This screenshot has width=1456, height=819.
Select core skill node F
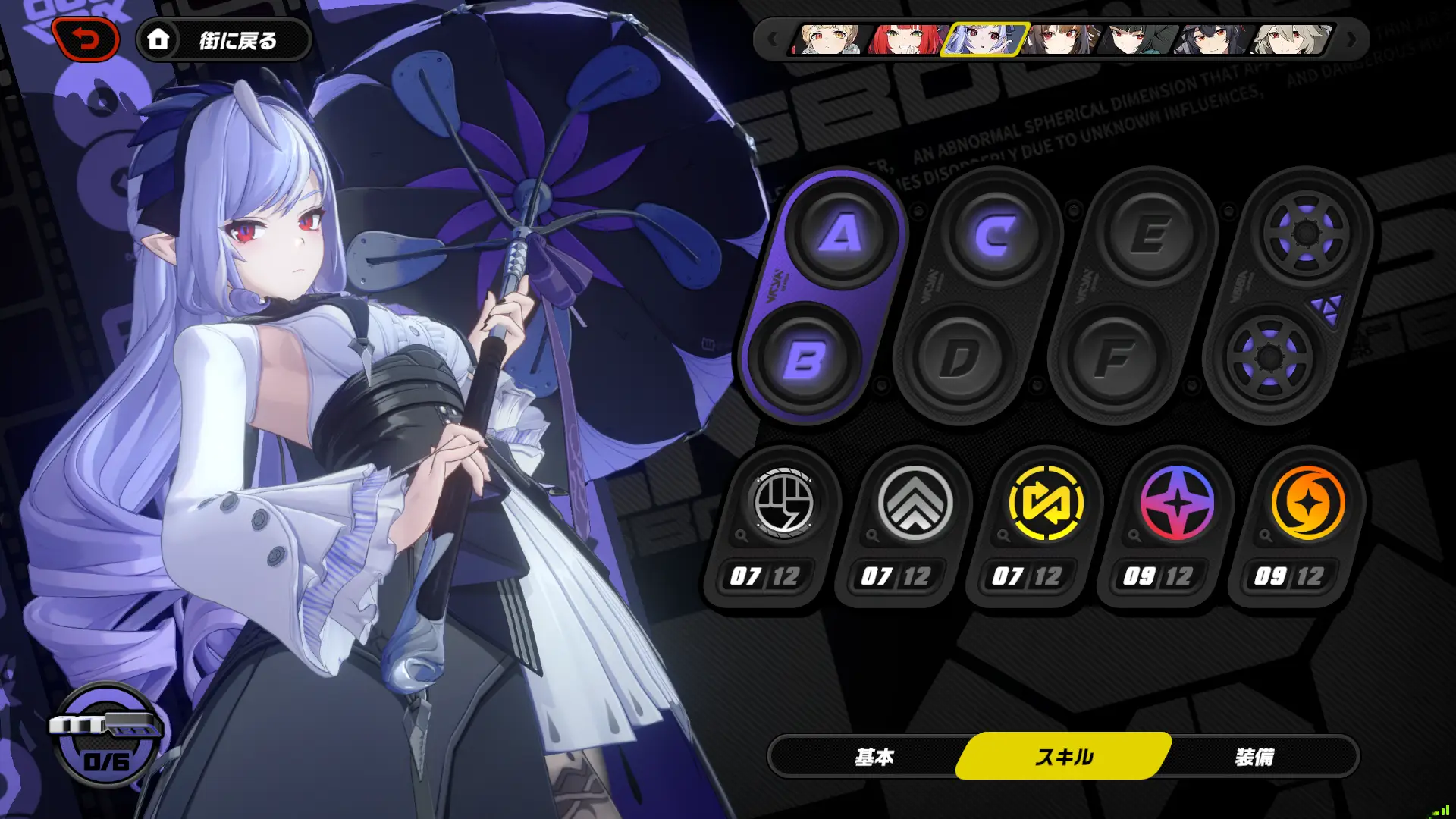tap(1114, 359)
